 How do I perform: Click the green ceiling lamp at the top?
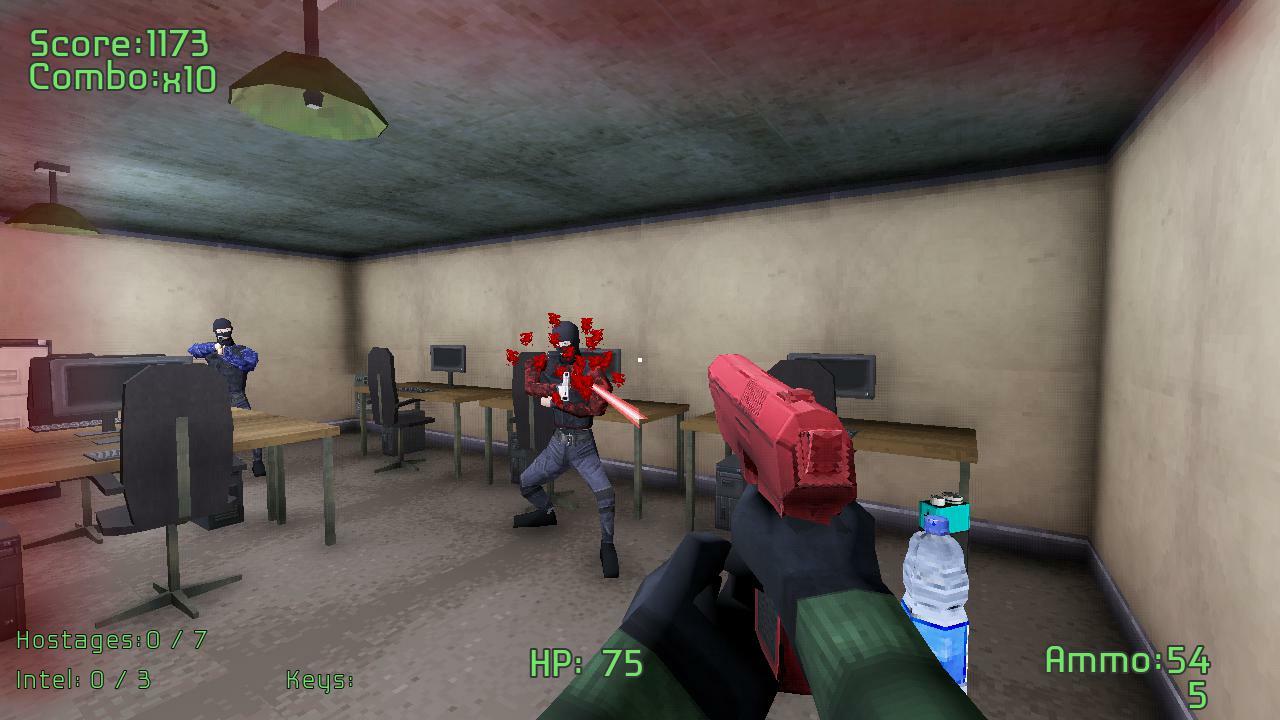coord(310,95)
